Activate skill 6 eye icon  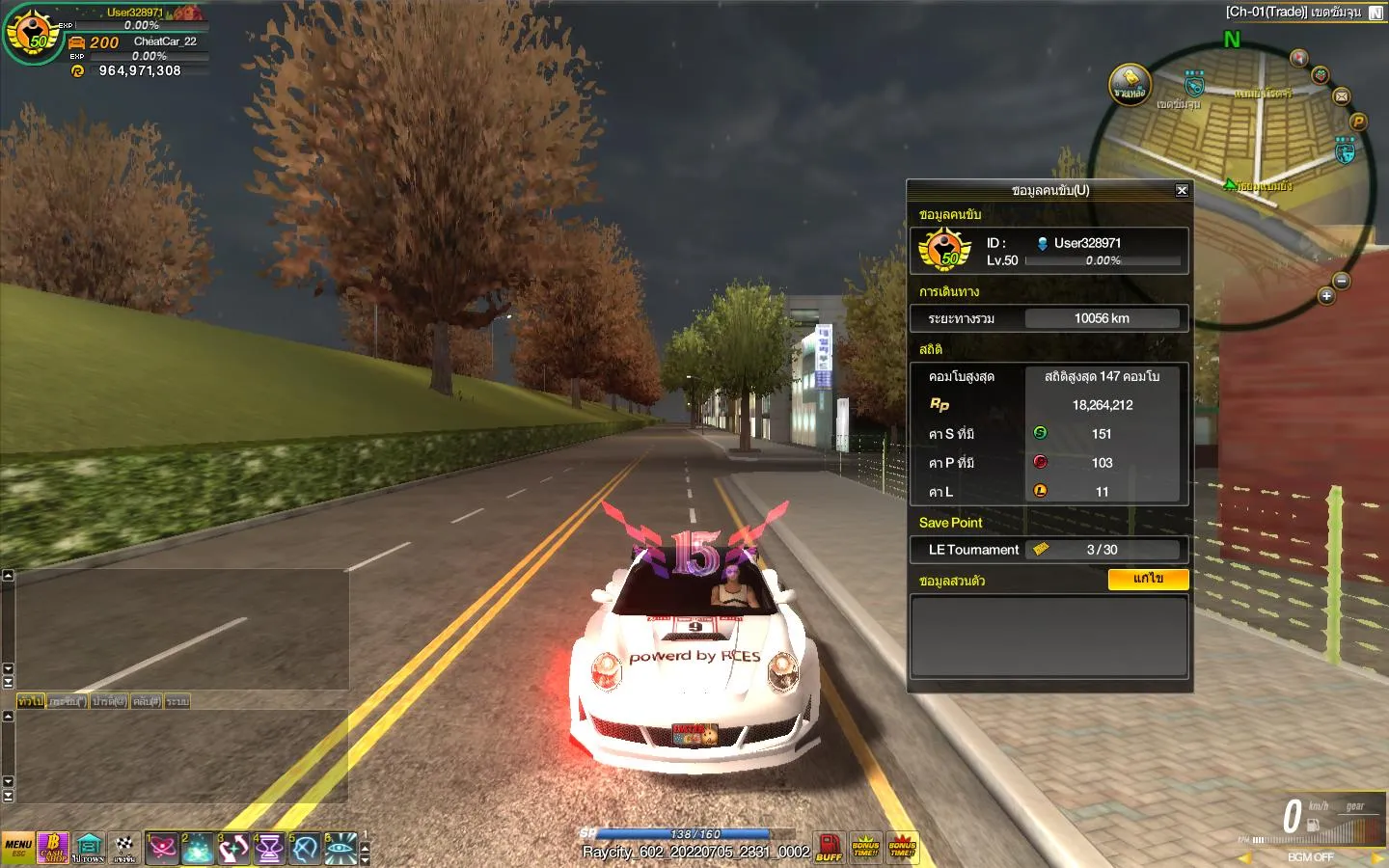[340, 849]
